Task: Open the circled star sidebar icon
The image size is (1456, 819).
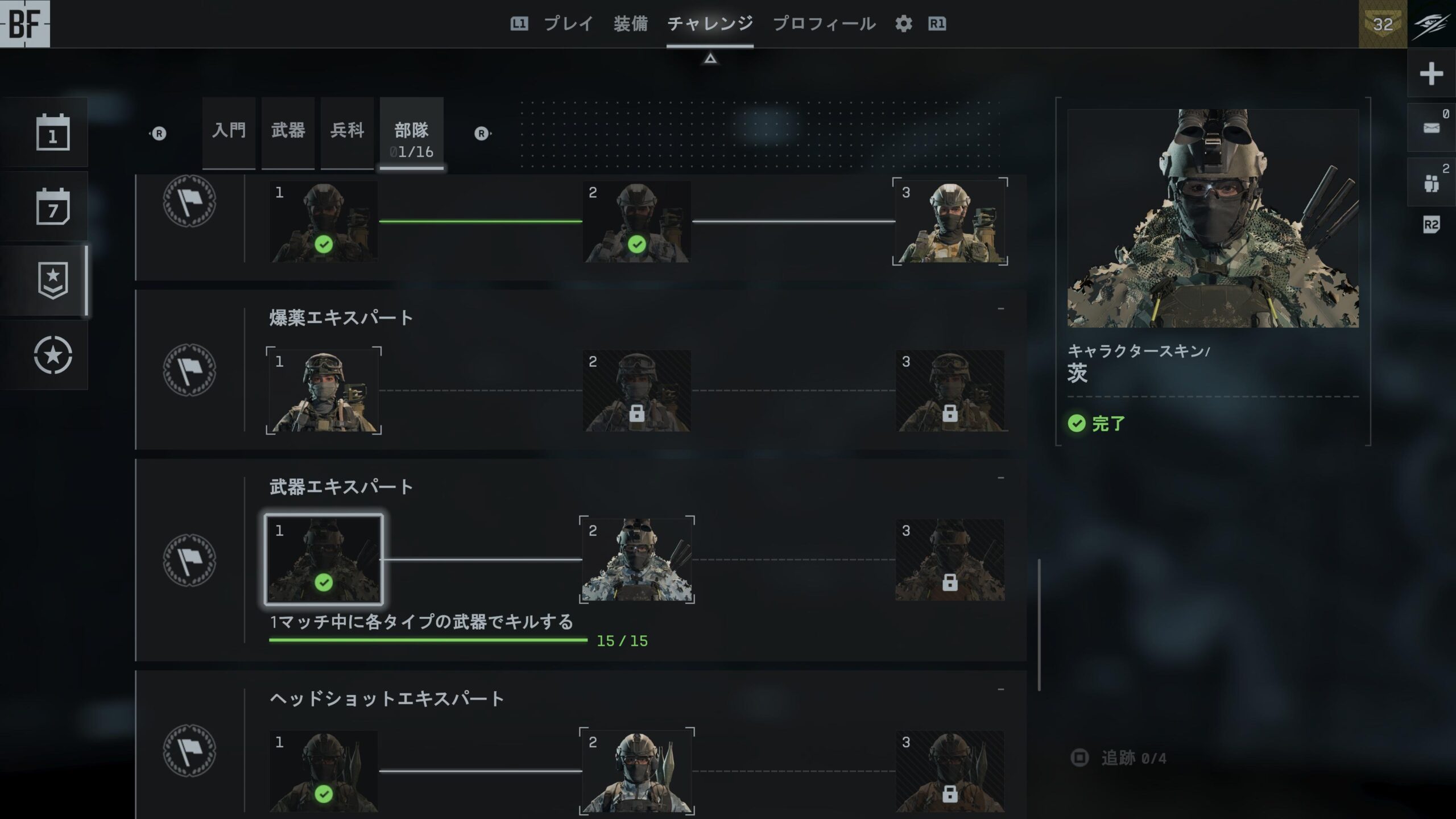Action: click(x=53, y=355)
